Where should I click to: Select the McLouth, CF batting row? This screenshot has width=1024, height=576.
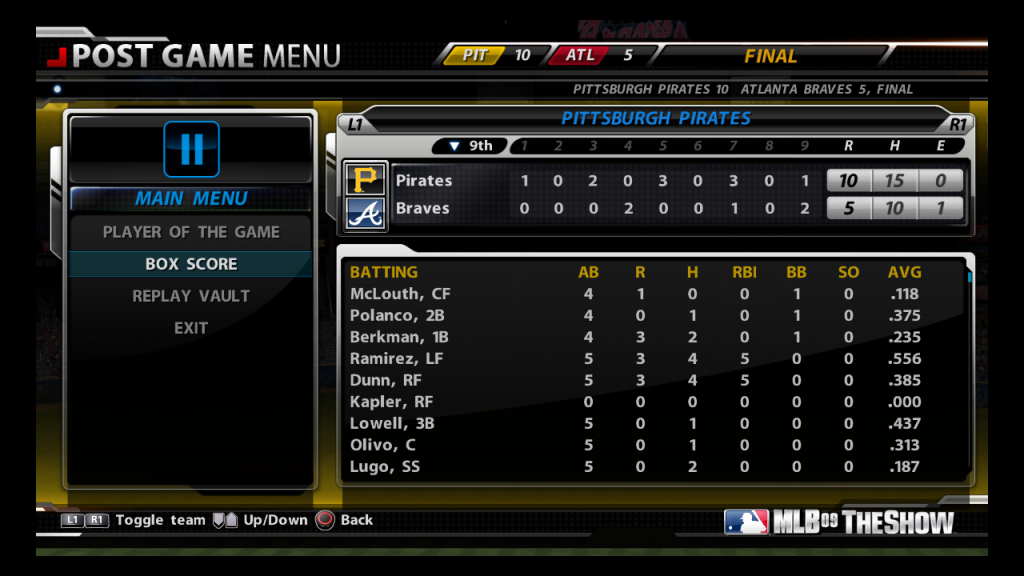(650, 294)
